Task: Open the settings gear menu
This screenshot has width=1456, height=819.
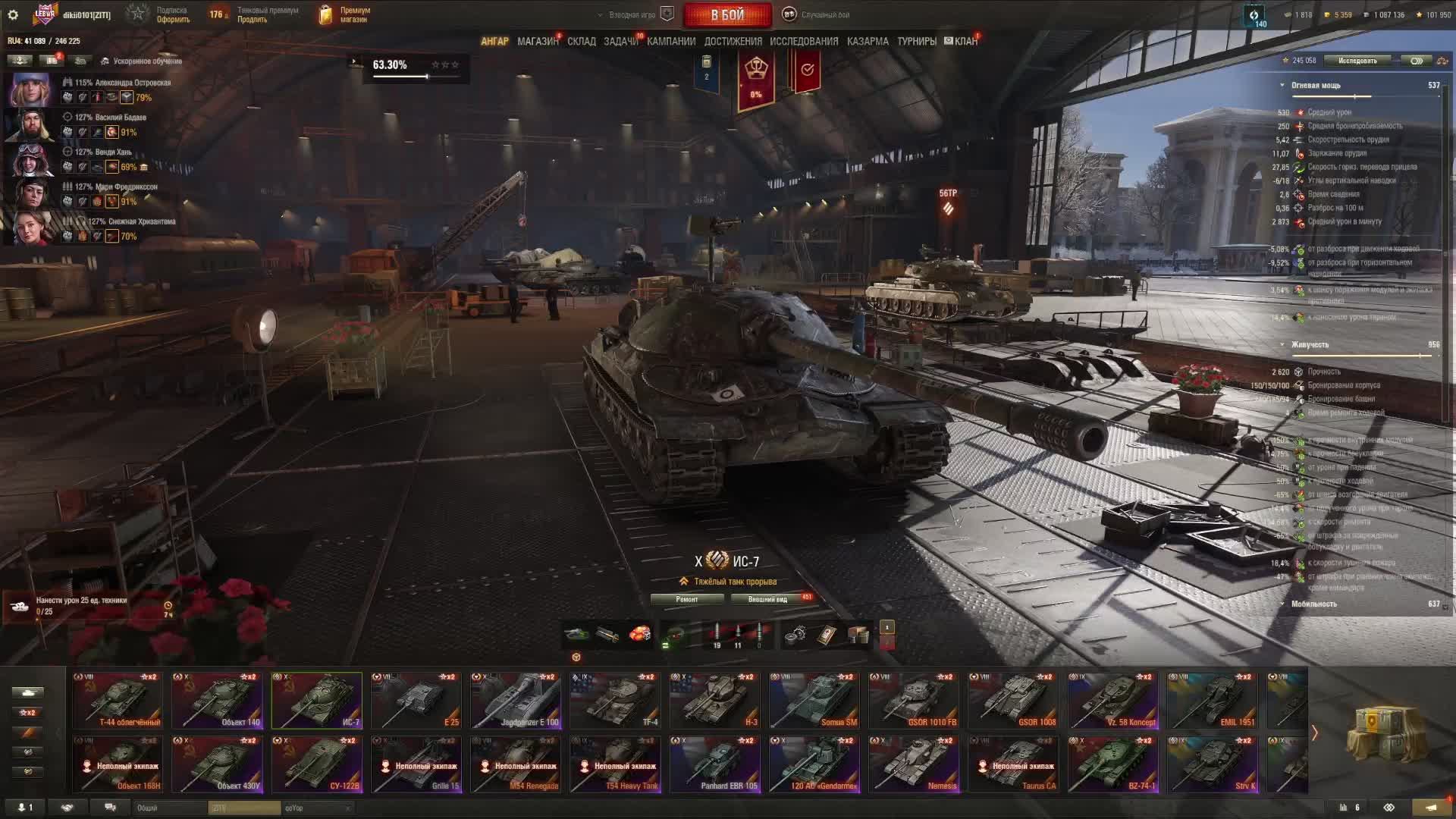Action: click(x=13, y=14)
